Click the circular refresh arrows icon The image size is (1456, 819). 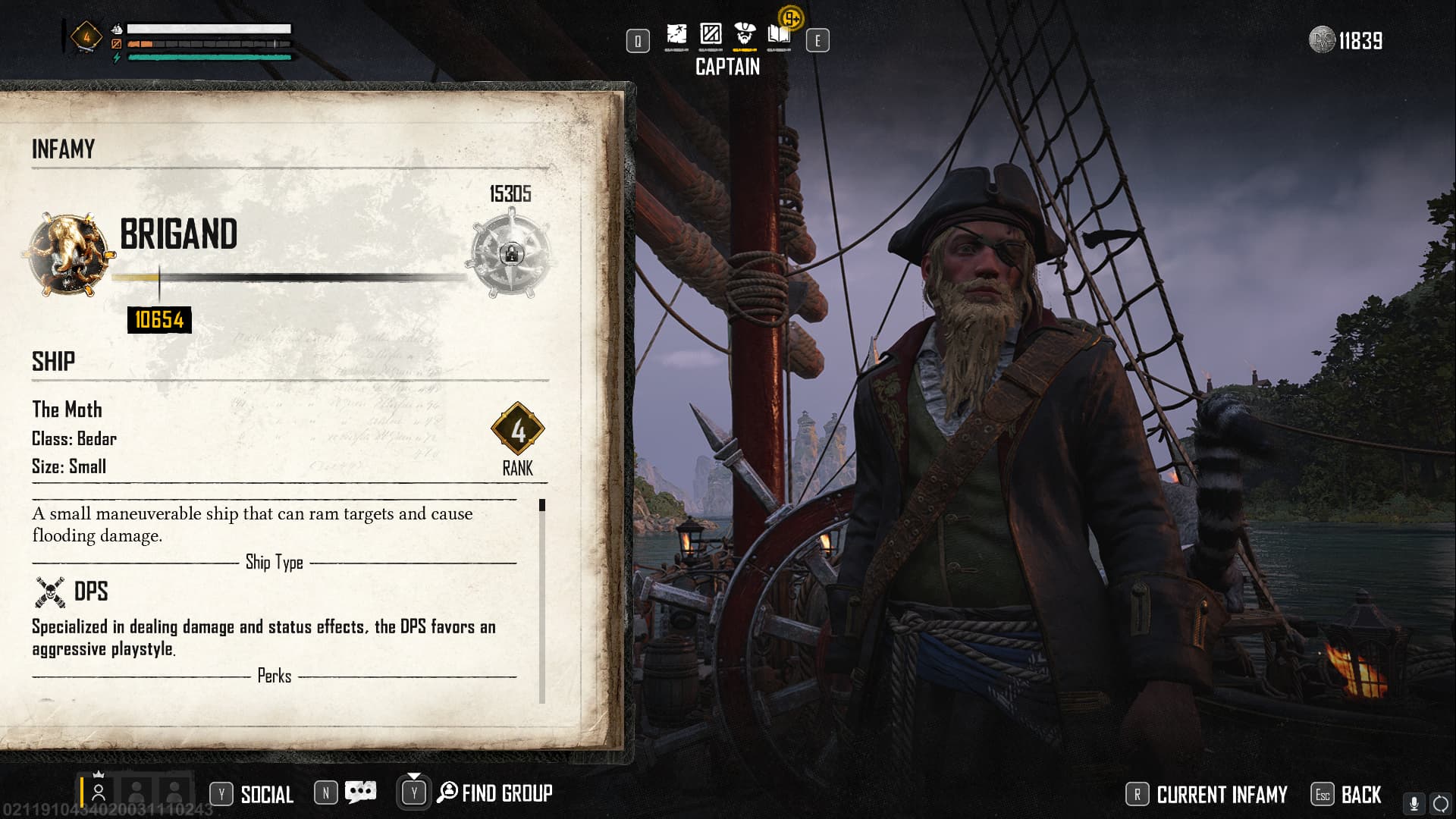click(x=1440, y=804)
